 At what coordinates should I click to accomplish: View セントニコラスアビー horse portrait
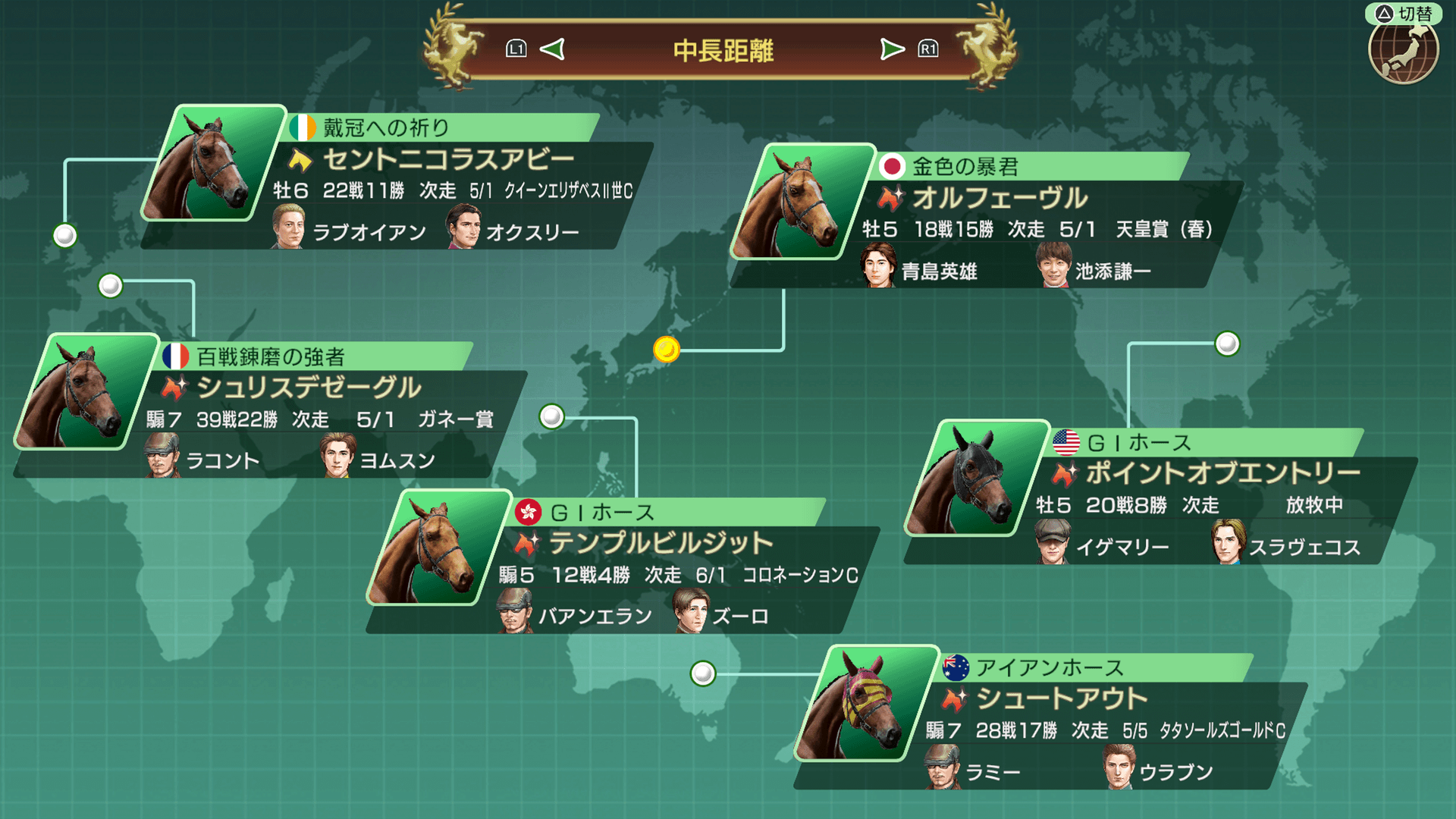pyautogui.click(x=212, y=163)
